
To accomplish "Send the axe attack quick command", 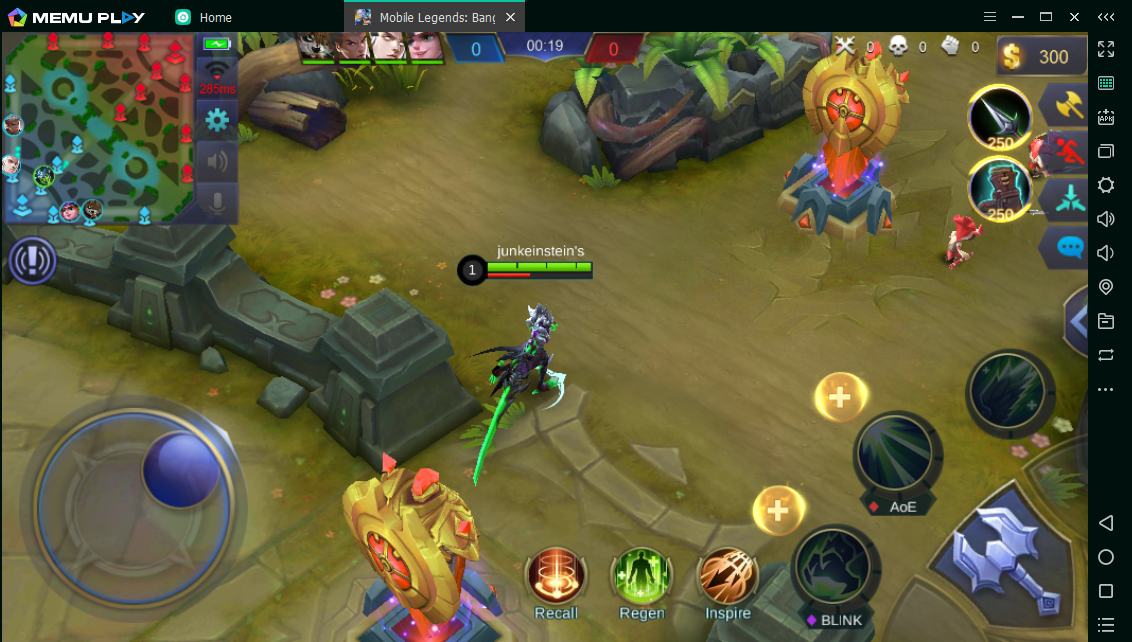I will tap(1068, 105).
